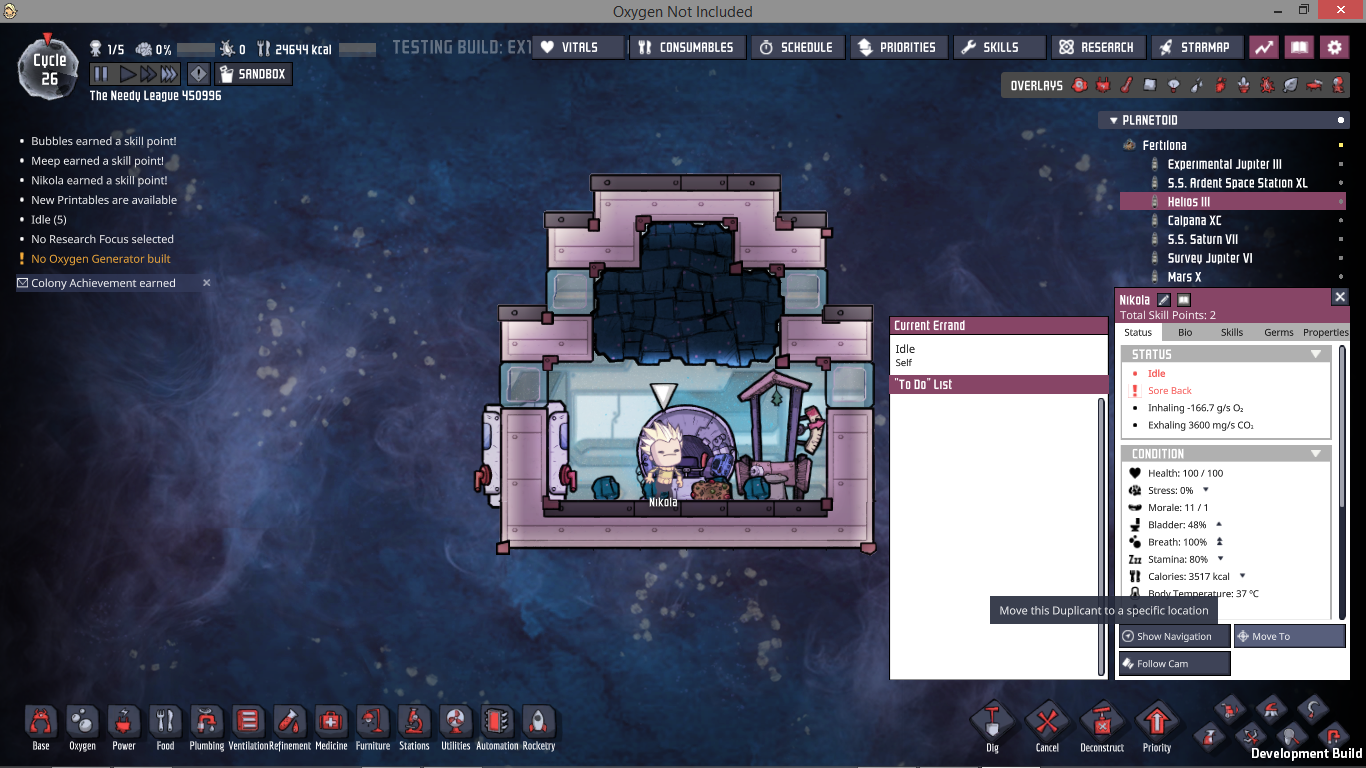Open the Schedule screen
The height and width of the screenshot is (768, 1366).
pyautogui.click(x=796, y=47)
